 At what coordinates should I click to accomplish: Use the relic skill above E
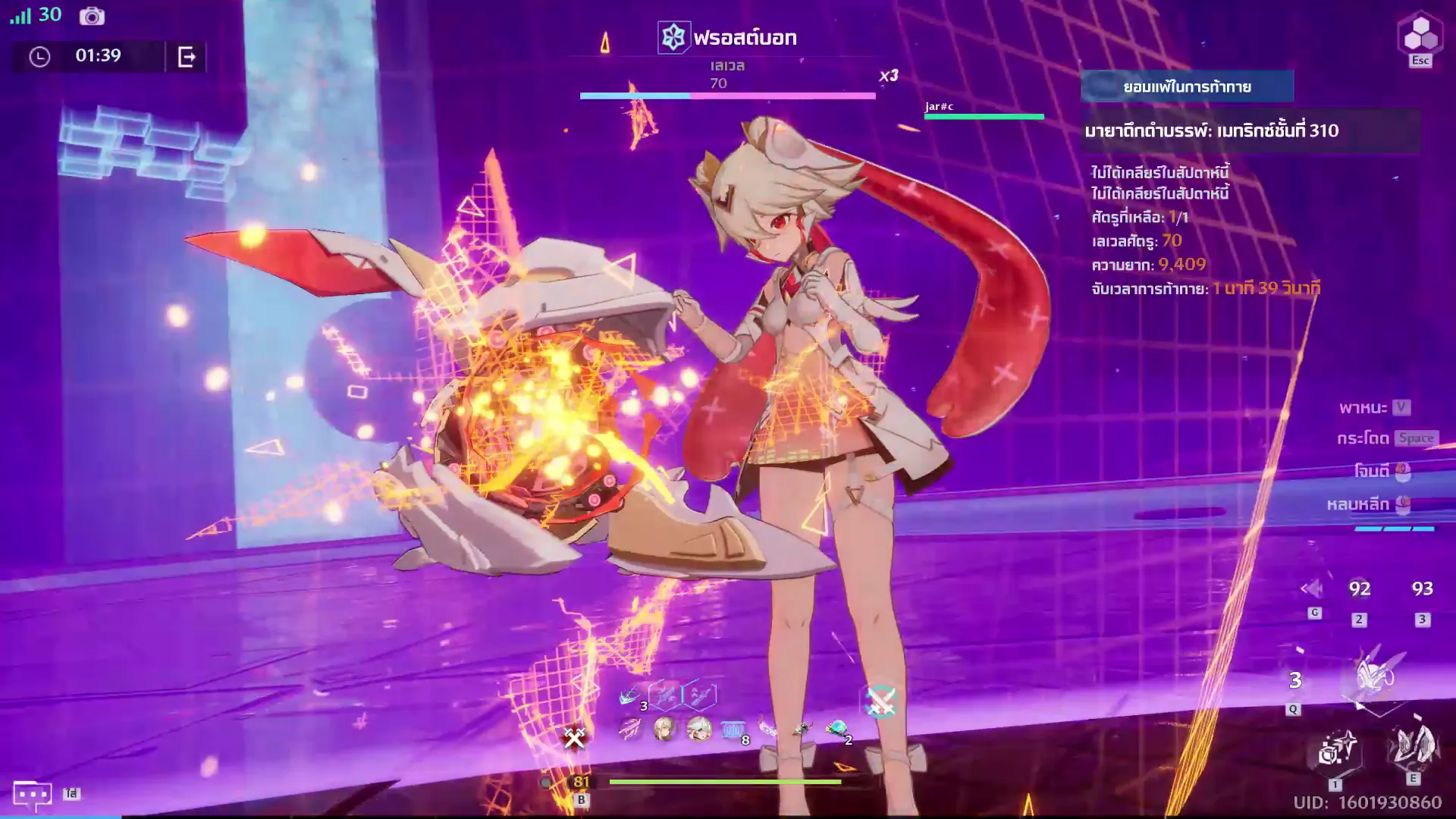pos(1411,746)
